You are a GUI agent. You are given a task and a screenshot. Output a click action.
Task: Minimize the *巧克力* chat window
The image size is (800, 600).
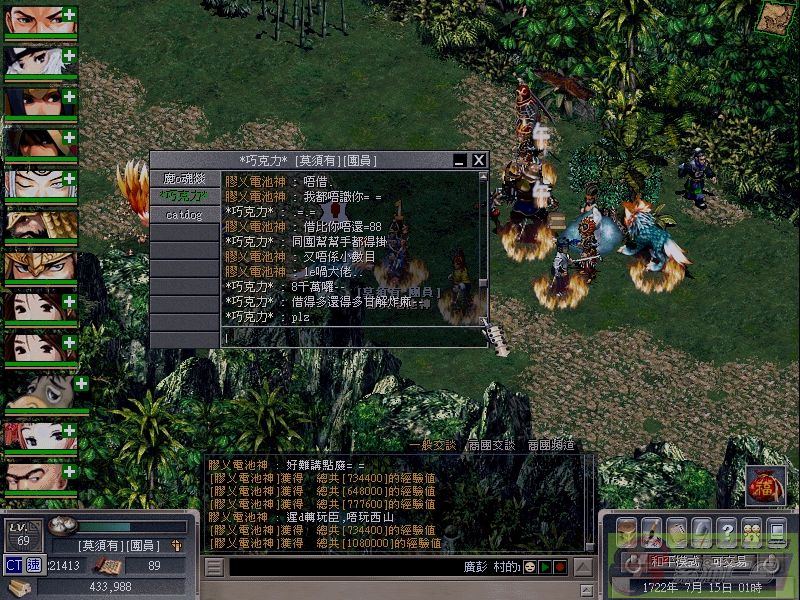460,160
